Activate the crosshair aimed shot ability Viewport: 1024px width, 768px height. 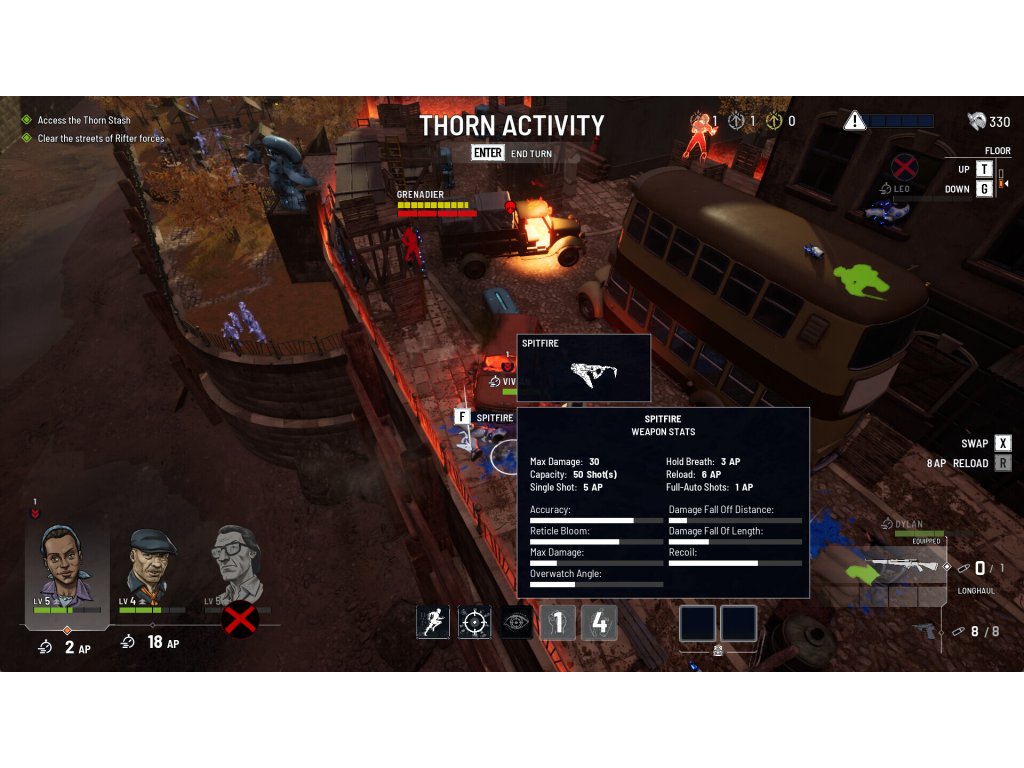[474, 622]
